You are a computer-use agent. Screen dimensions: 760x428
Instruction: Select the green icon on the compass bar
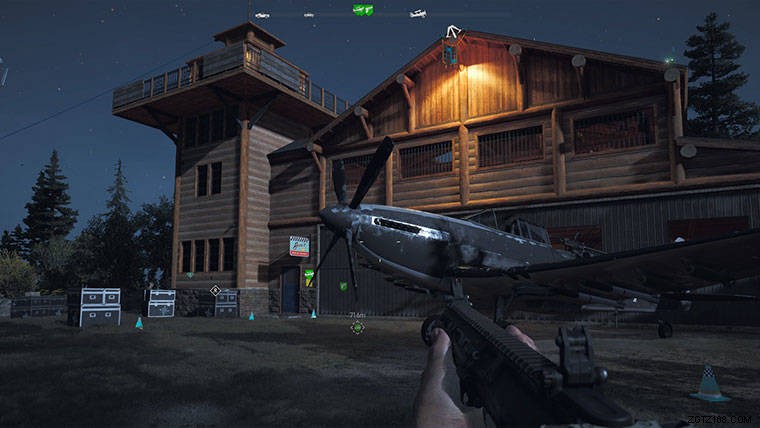[363, 10]
